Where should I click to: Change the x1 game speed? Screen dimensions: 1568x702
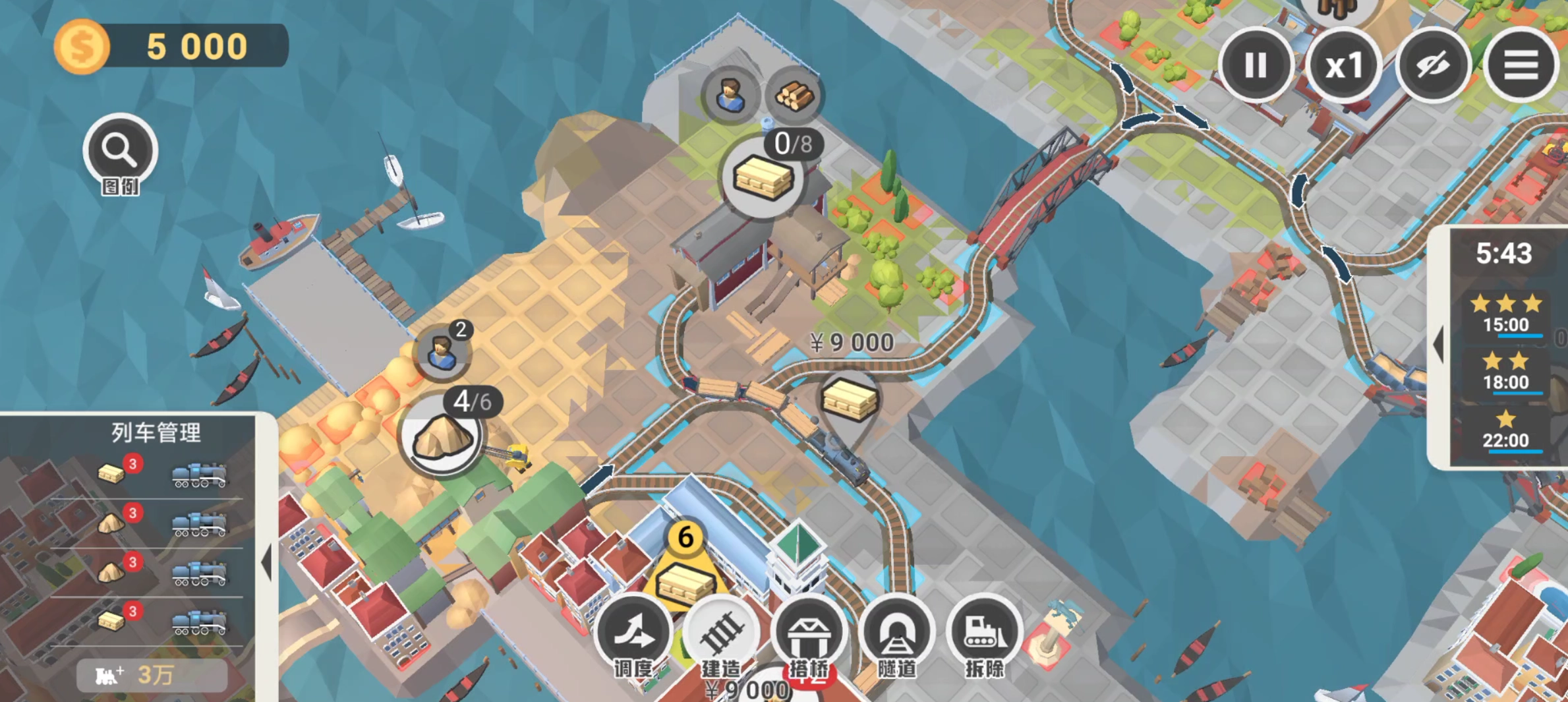[x=1343, y=65]
